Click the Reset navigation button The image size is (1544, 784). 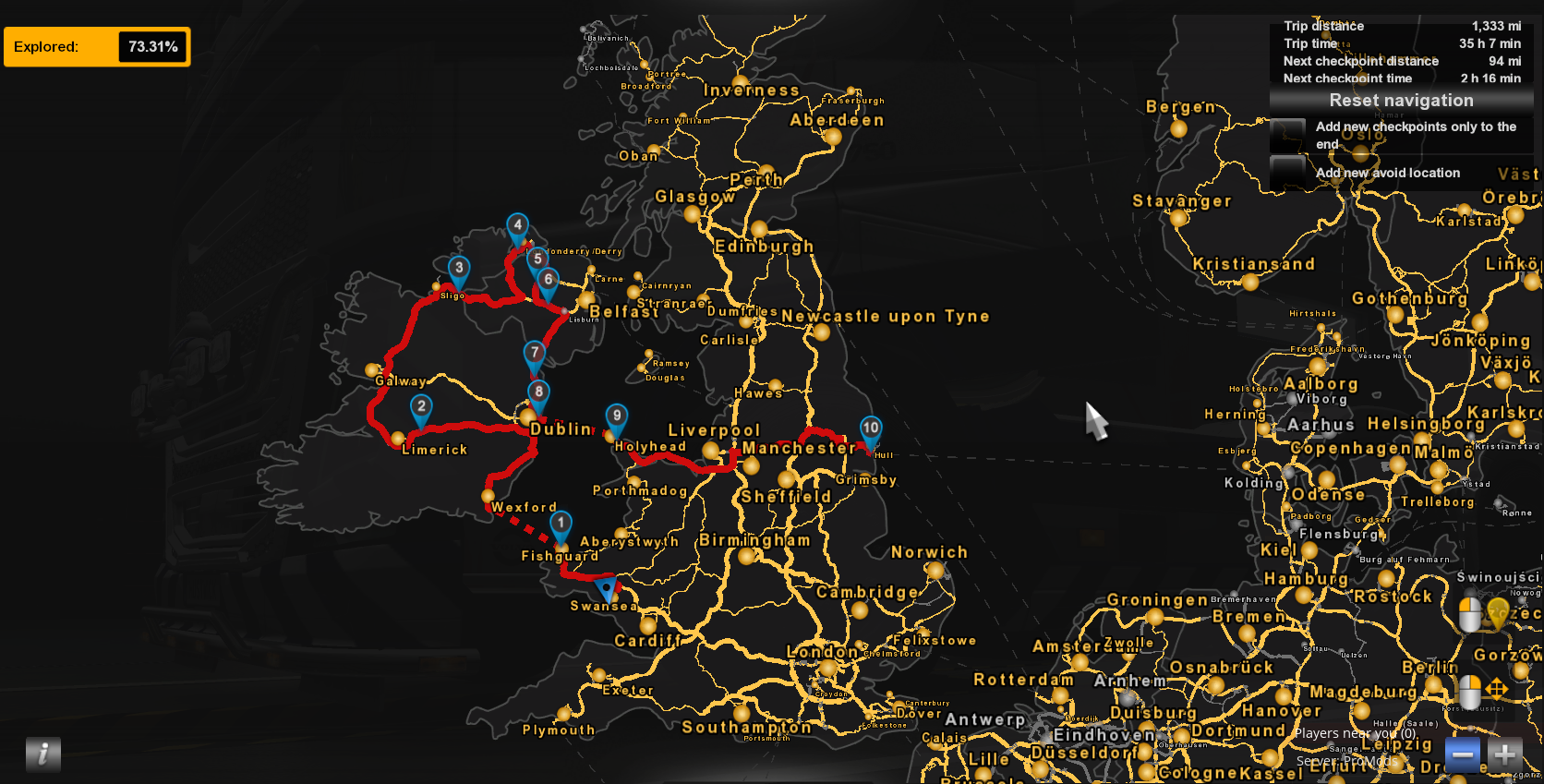click(1400, 101)
